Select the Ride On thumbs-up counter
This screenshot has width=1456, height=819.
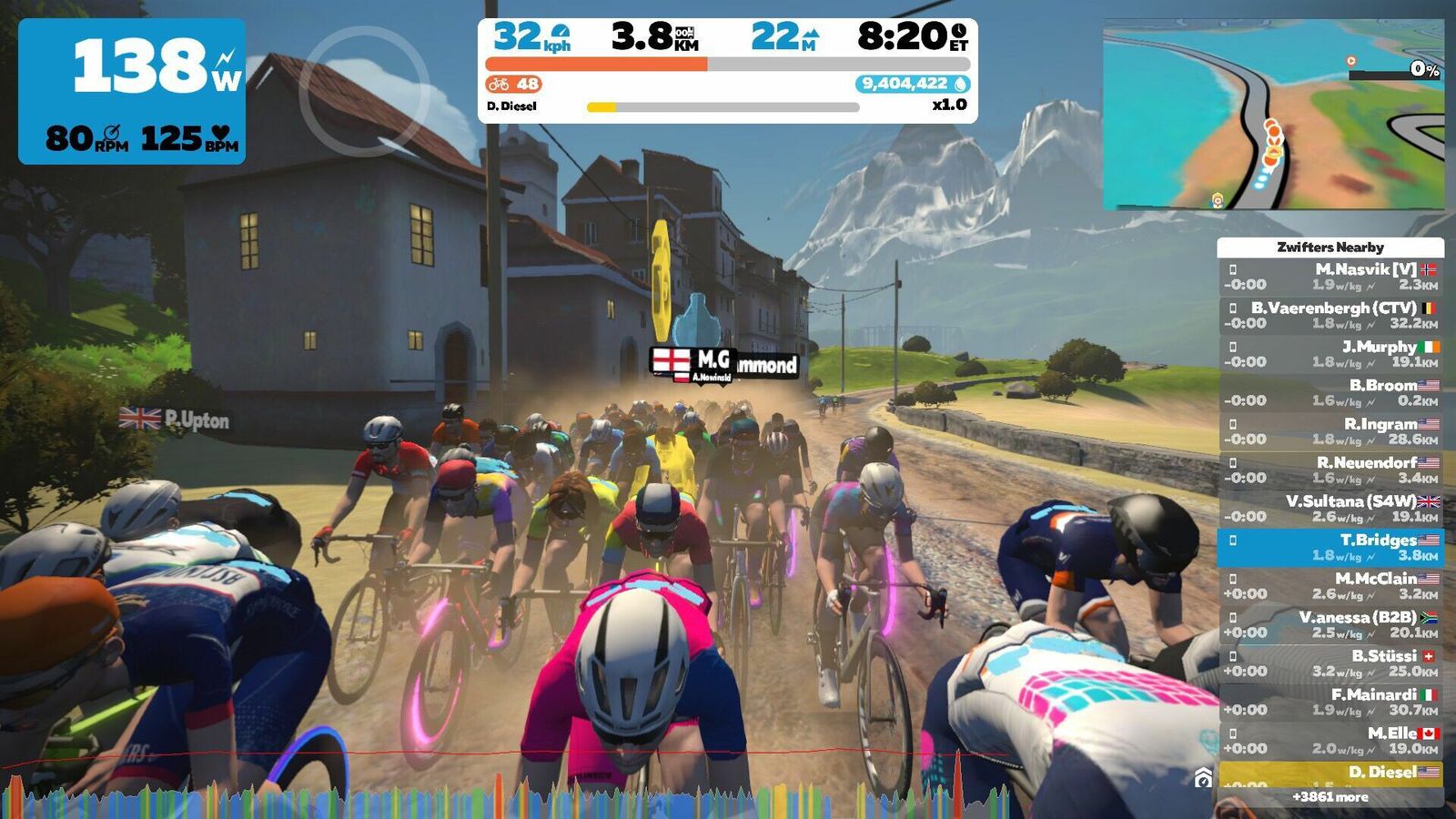point(514,84)
